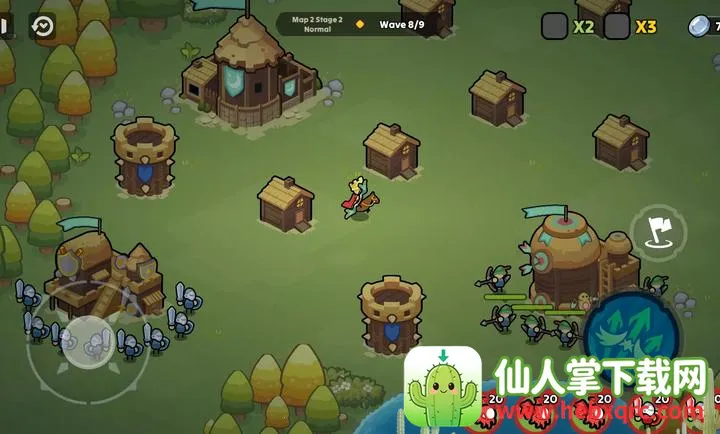
Task: Pause the game
Action: [x=4, y=26]
